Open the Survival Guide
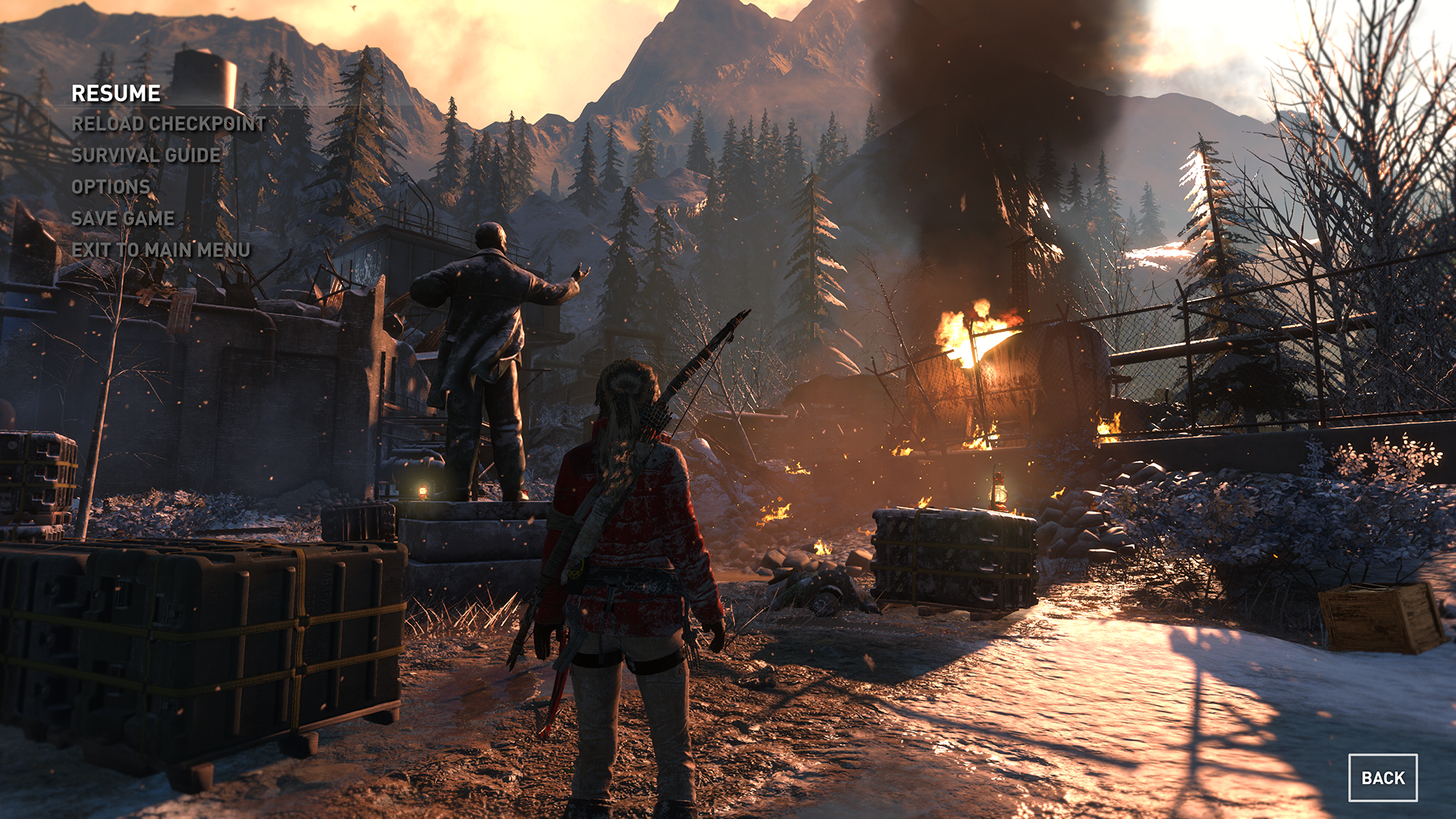 [146, 155]
